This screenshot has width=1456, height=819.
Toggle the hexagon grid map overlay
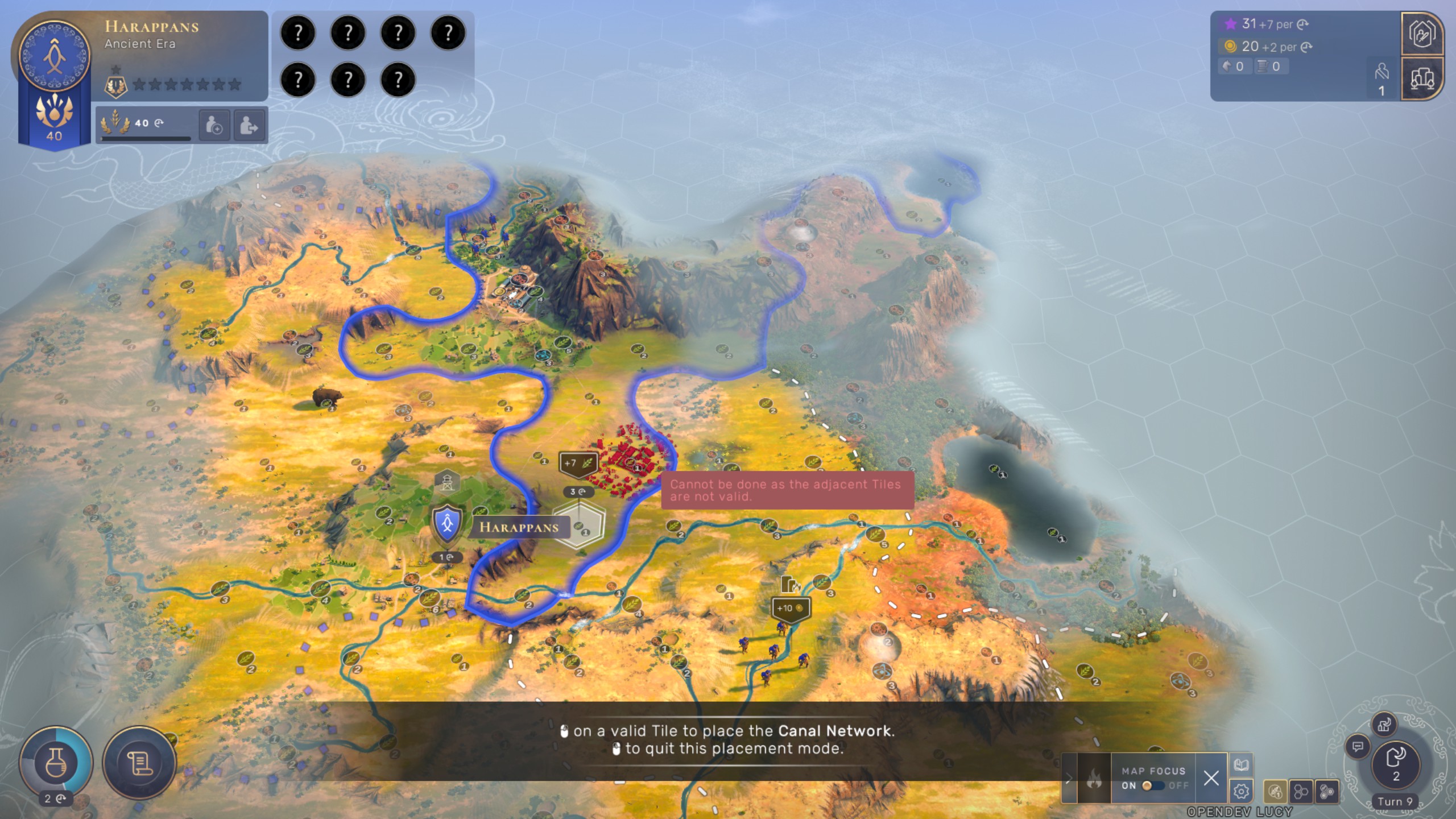[1301, 791]
